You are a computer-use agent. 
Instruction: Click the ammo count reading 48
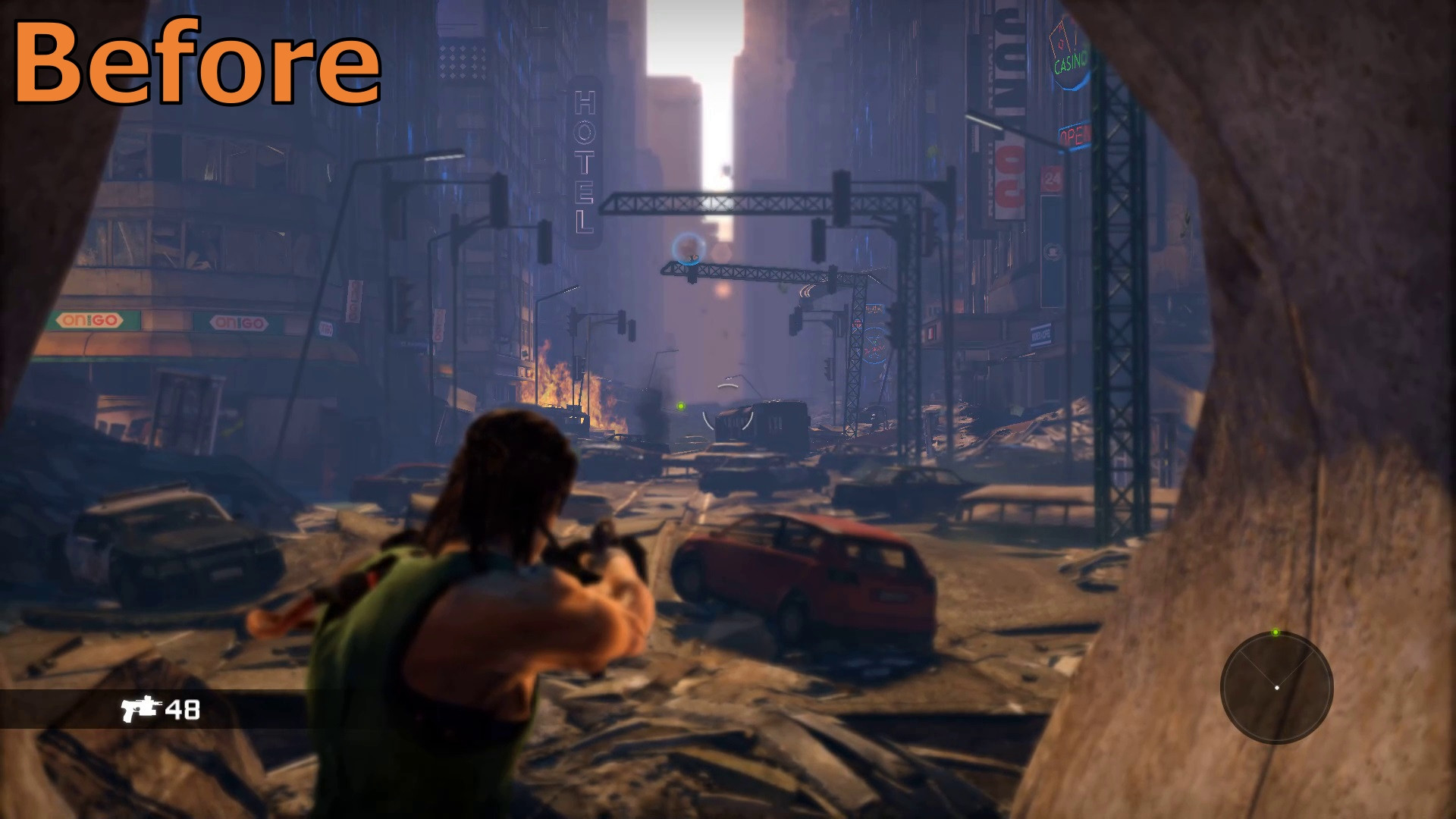click(184, 711)
